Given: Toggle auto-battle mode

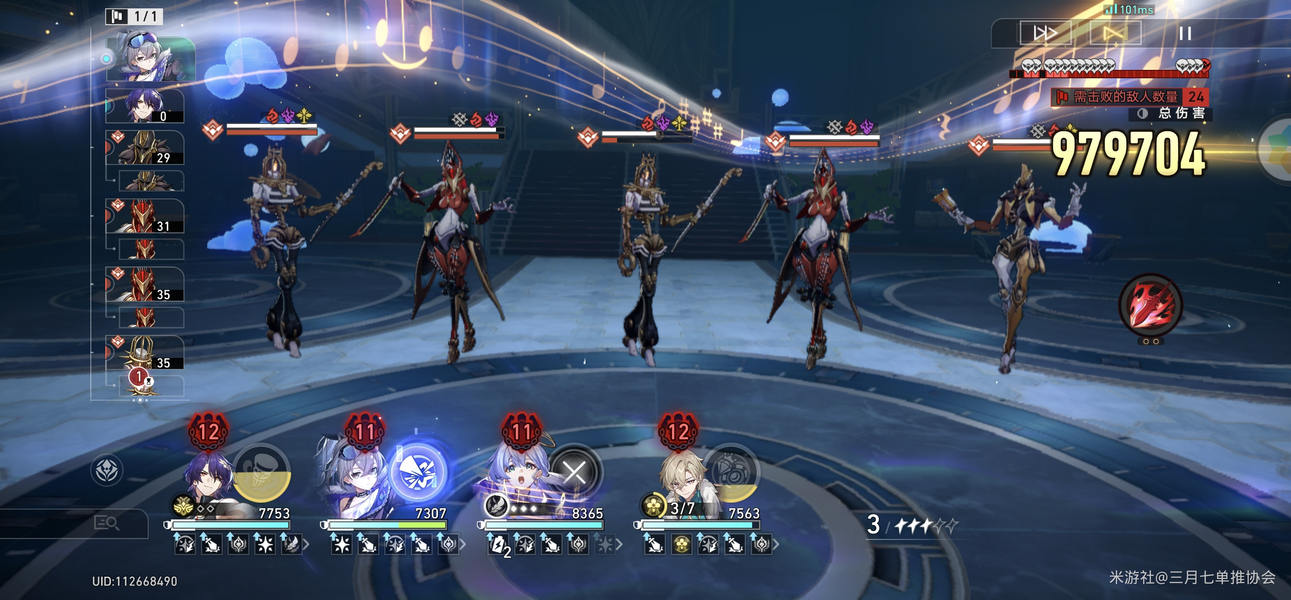Looking at the screenshot, I should [1114, 33].
